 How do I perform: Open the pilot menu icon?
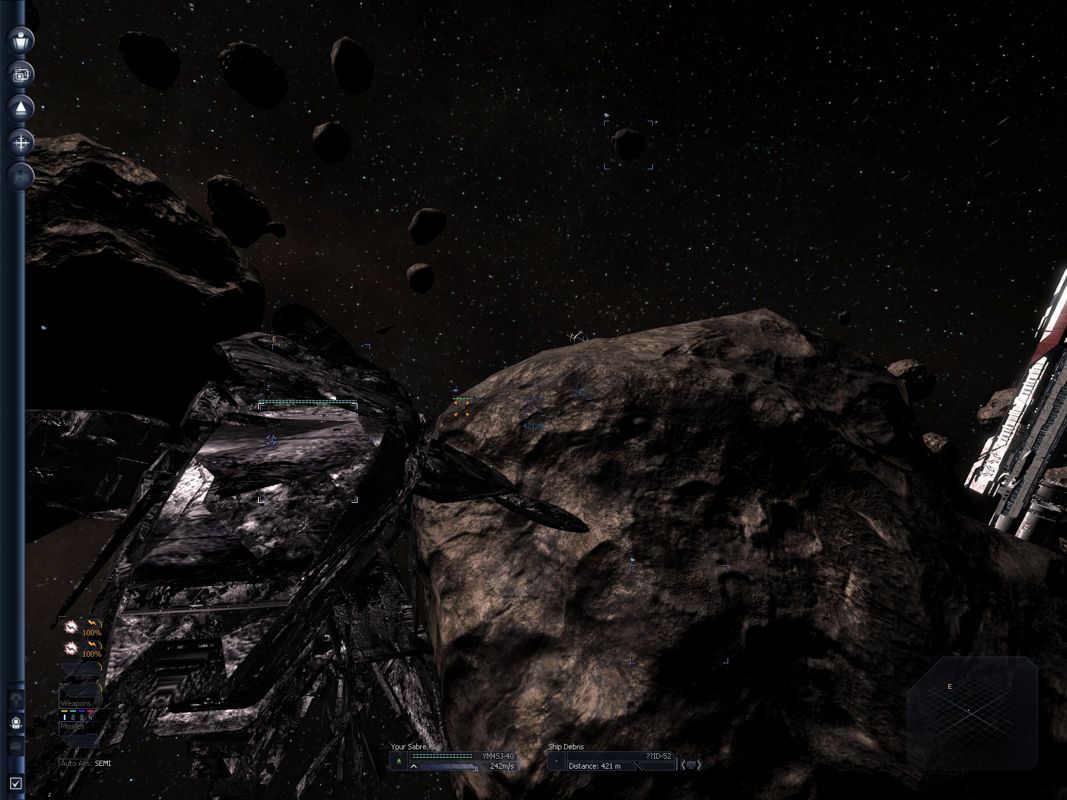point(21,40)
